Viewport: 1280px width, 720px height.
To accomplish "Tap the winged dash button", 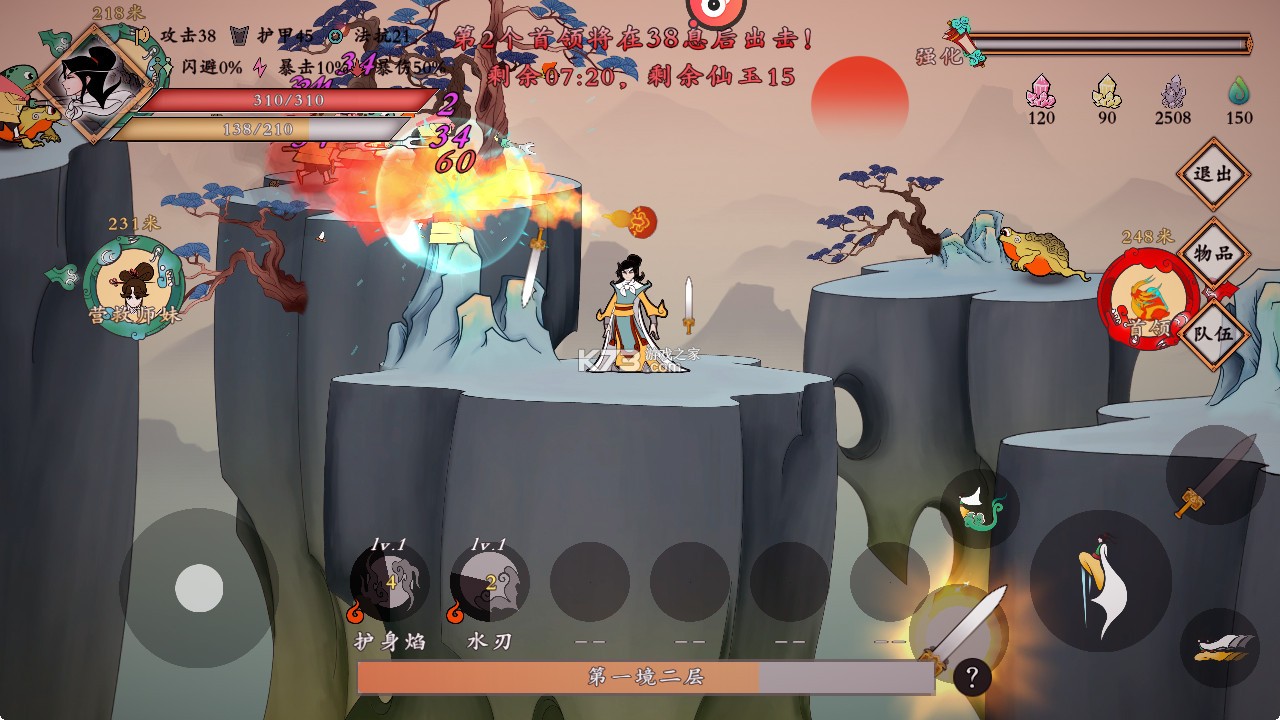I will tap(1219, 647).
